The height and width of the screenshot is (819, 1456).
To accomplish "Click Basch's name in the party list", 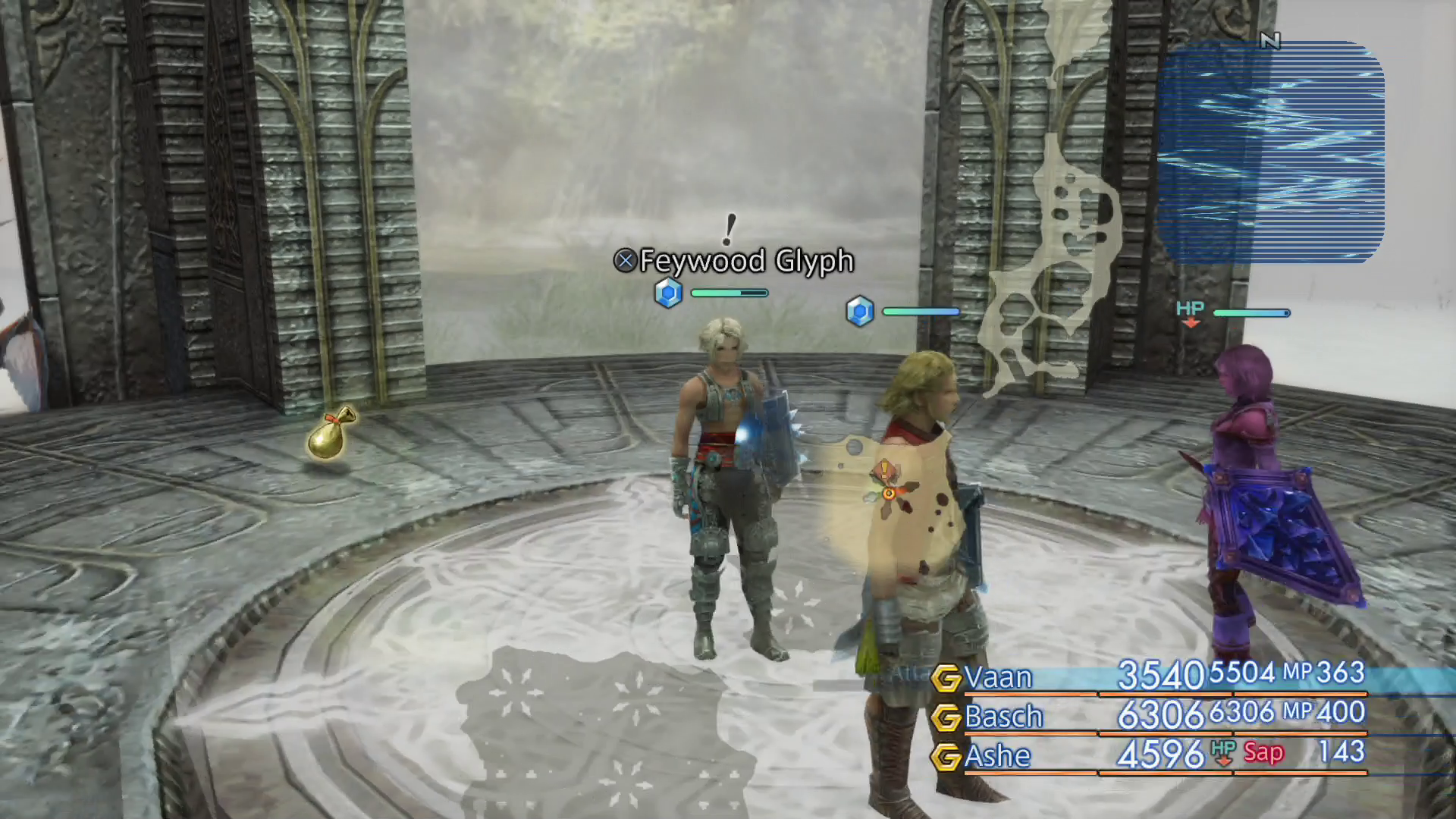I will (1006, 717).
